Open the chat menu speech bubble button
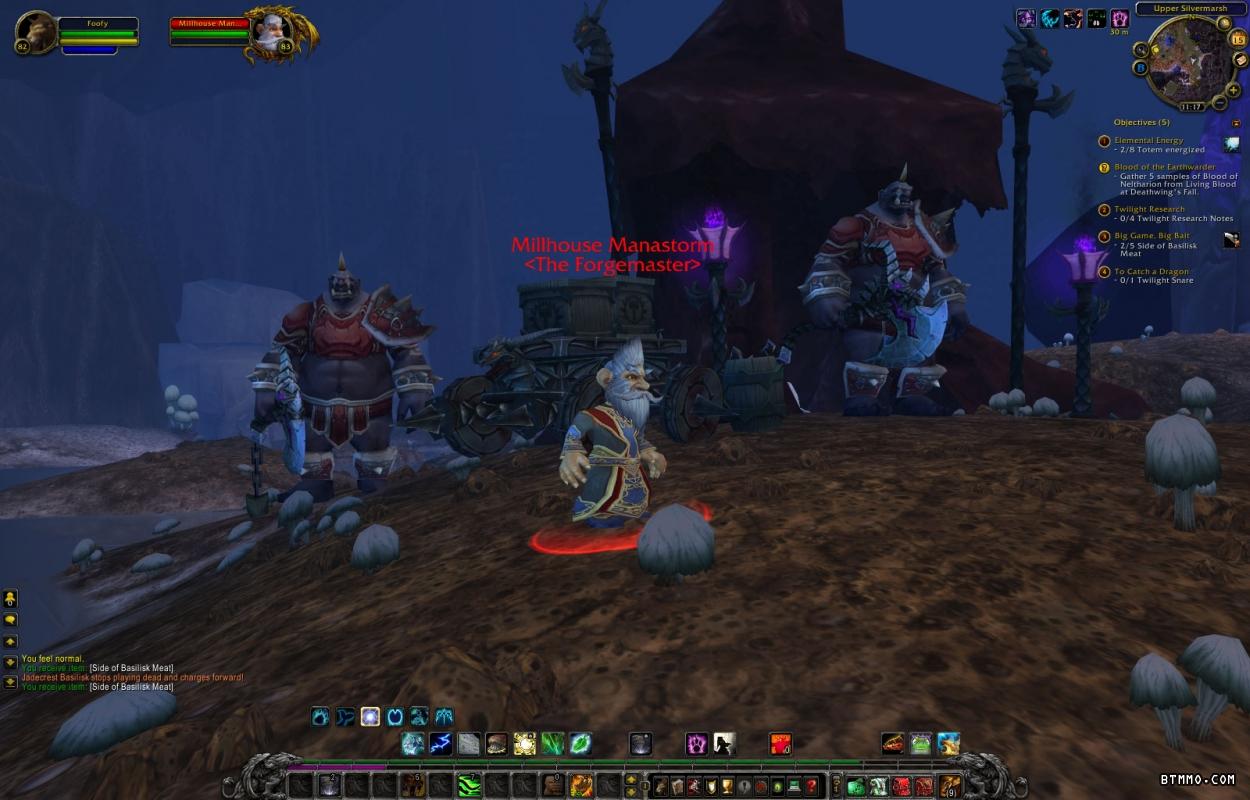 [10, 620]
